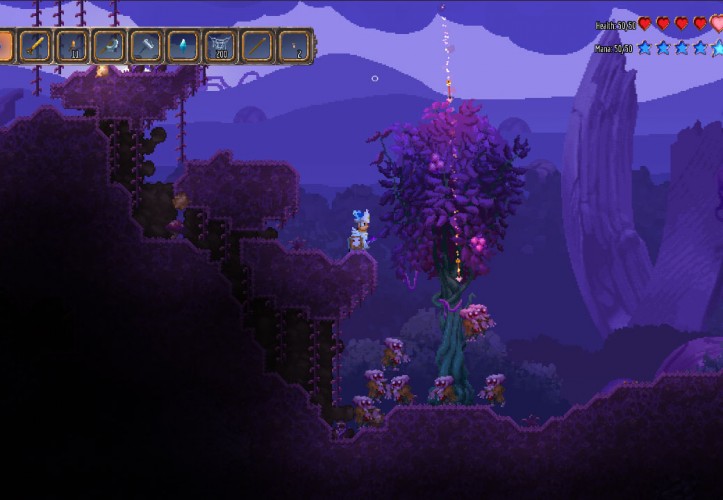
Task: Equip the pickaxe from the hotbar
Action: (110, 45)
